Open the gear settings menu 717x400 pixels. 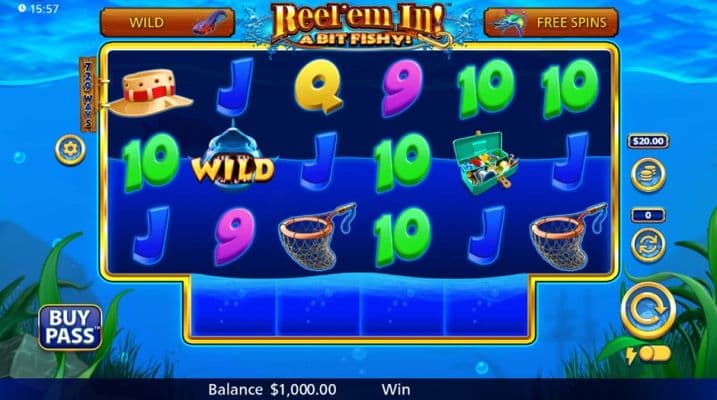(70, 150)
